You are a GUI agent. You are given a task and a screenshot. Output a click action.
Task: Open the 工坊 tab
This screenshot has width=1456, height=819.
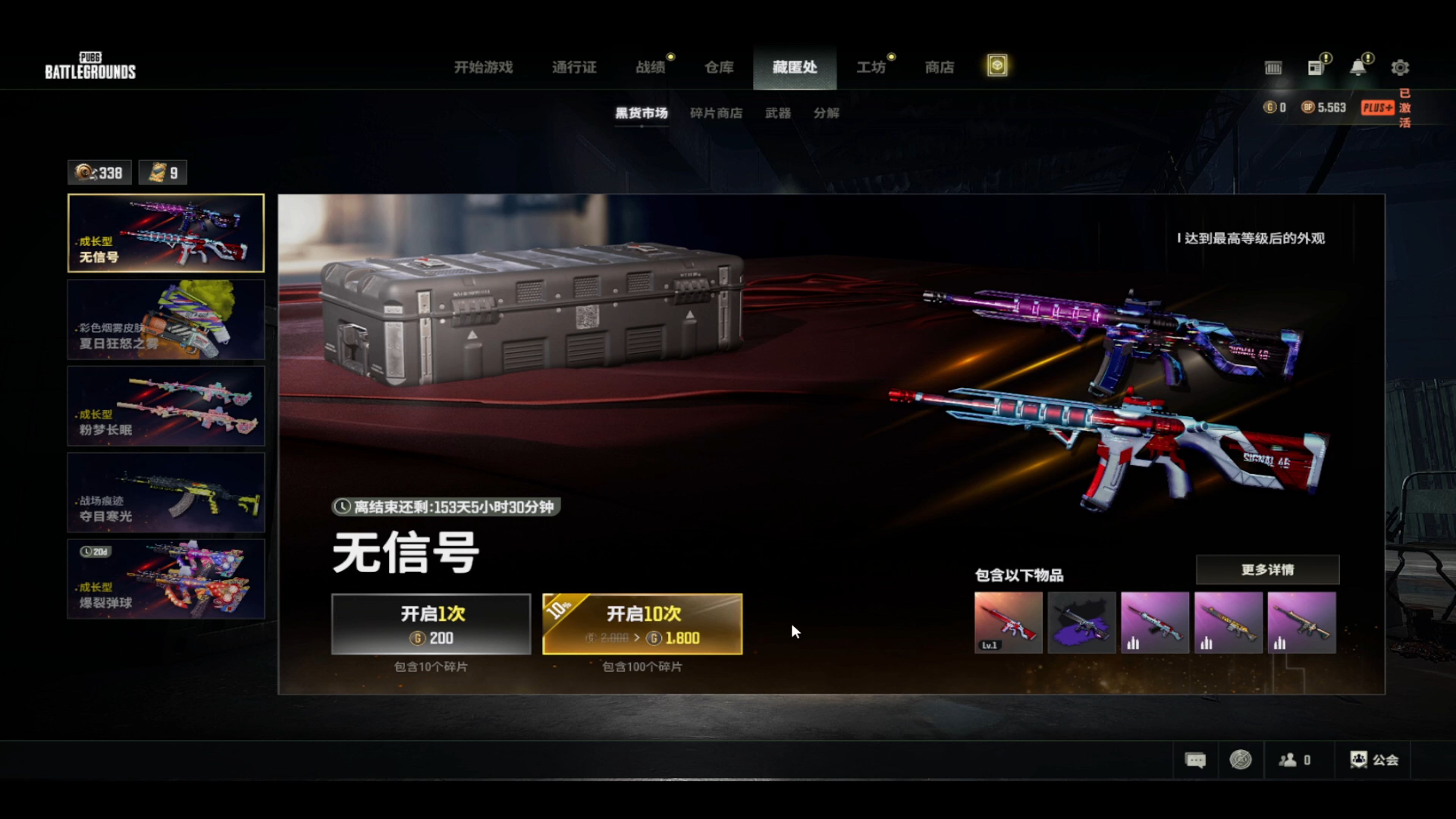point(871,67)
